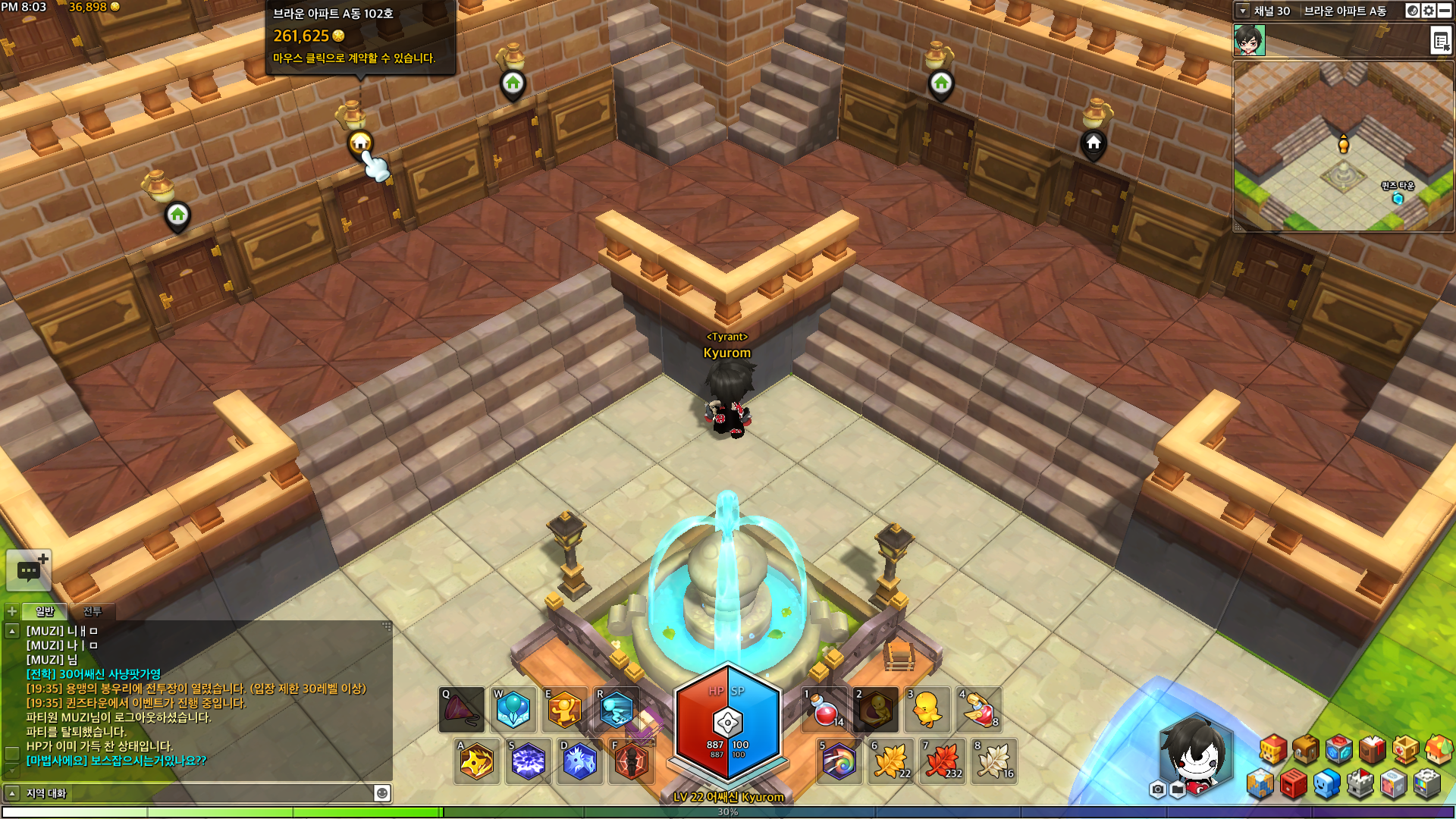The image size is (1456, 819).
Task: Activate the balloon skill on W
Action: (513, 711)
